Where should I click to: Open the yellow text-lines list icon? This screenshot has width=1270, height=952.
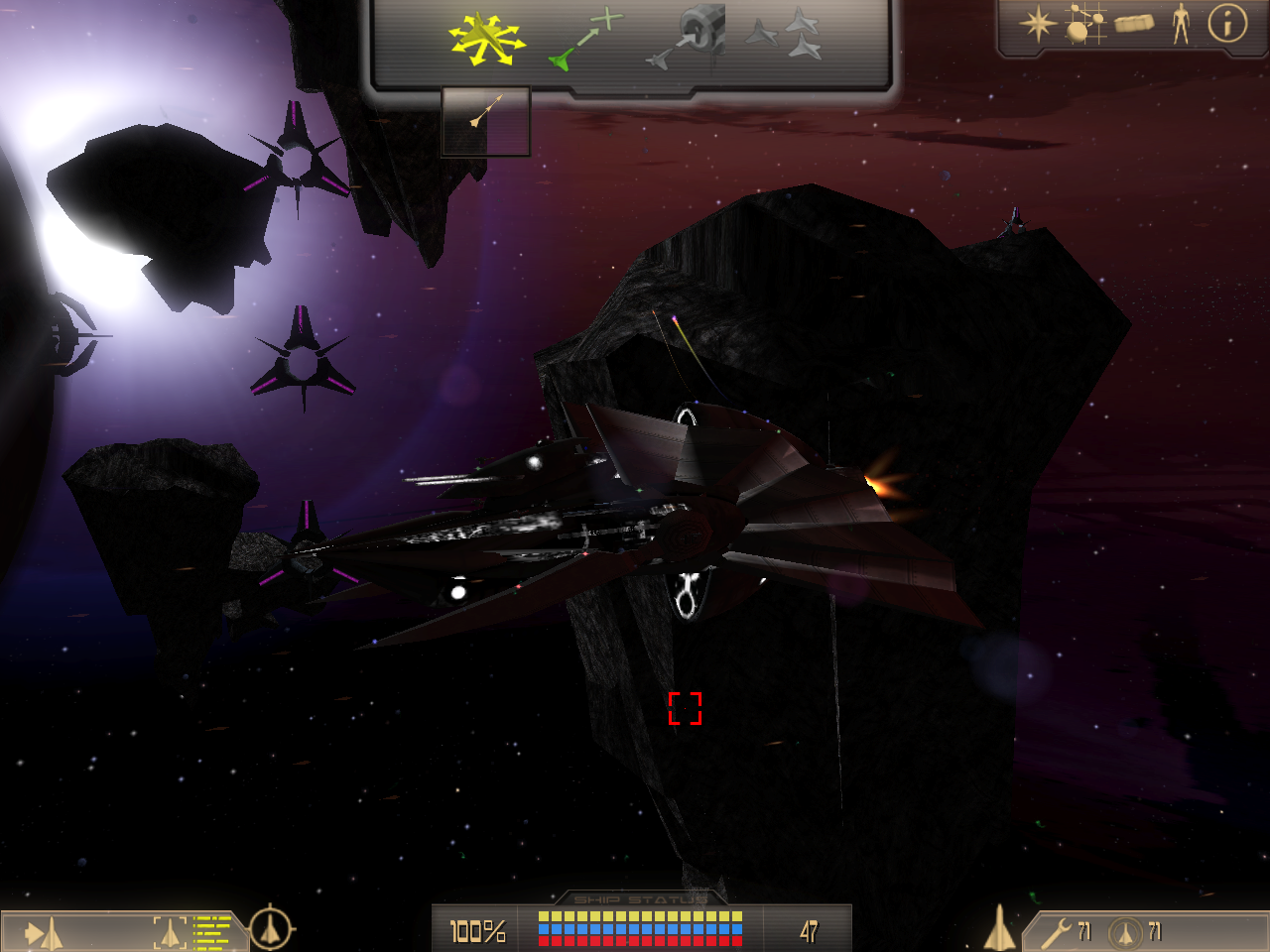pyautogui.click(x=212, y=932)
